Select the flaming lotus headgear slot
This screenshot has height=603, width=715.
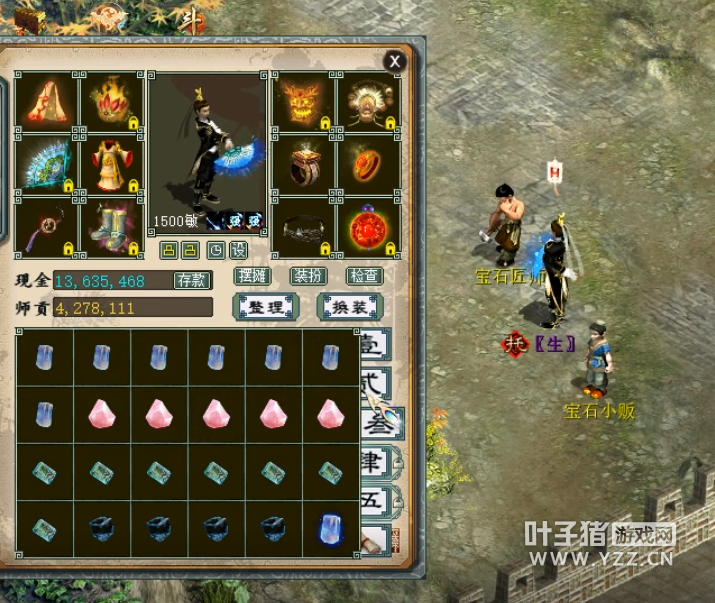(111, 102)
